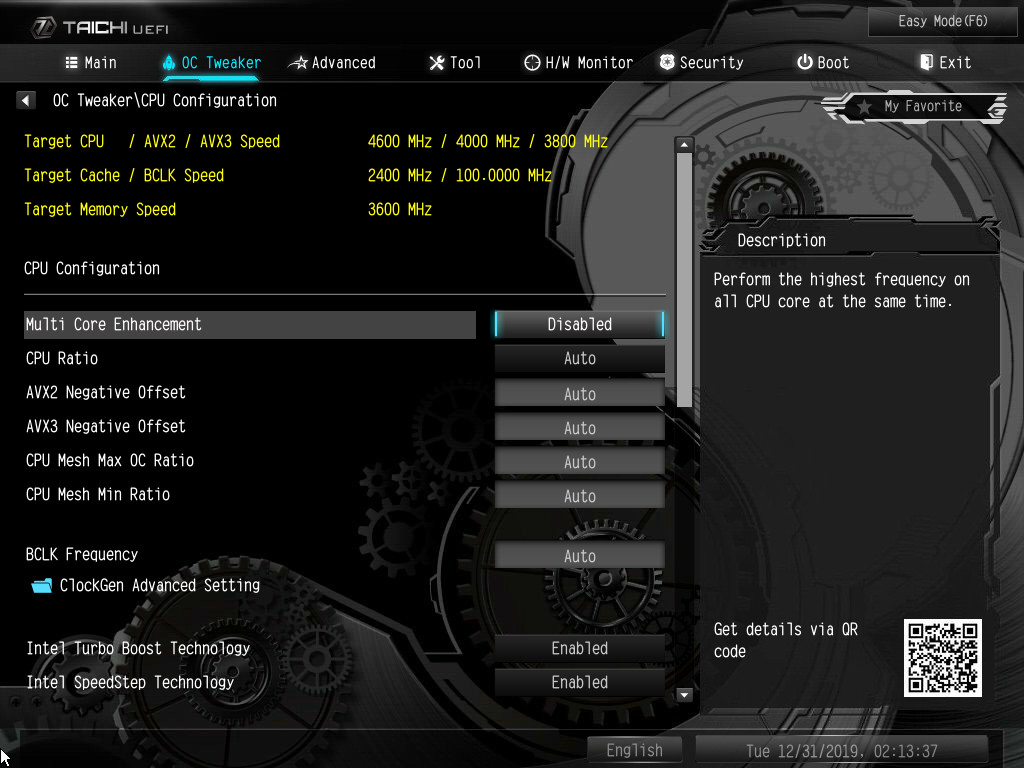Select the Tool tab
The image size is (1024, 768).
455,63
